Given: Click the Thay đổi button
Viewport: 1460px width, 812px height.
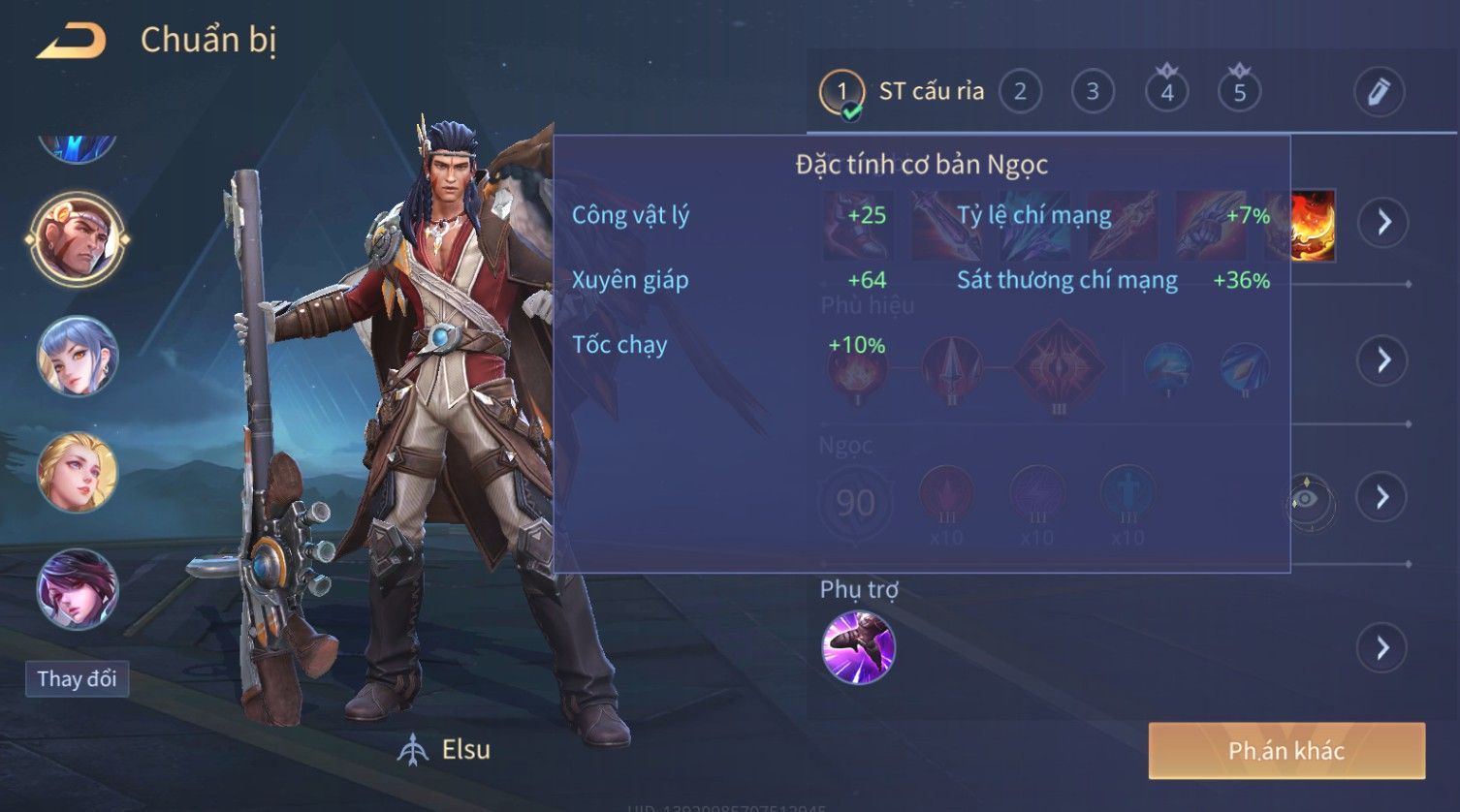Looking at the screenshot, I should tap(77, 678).
